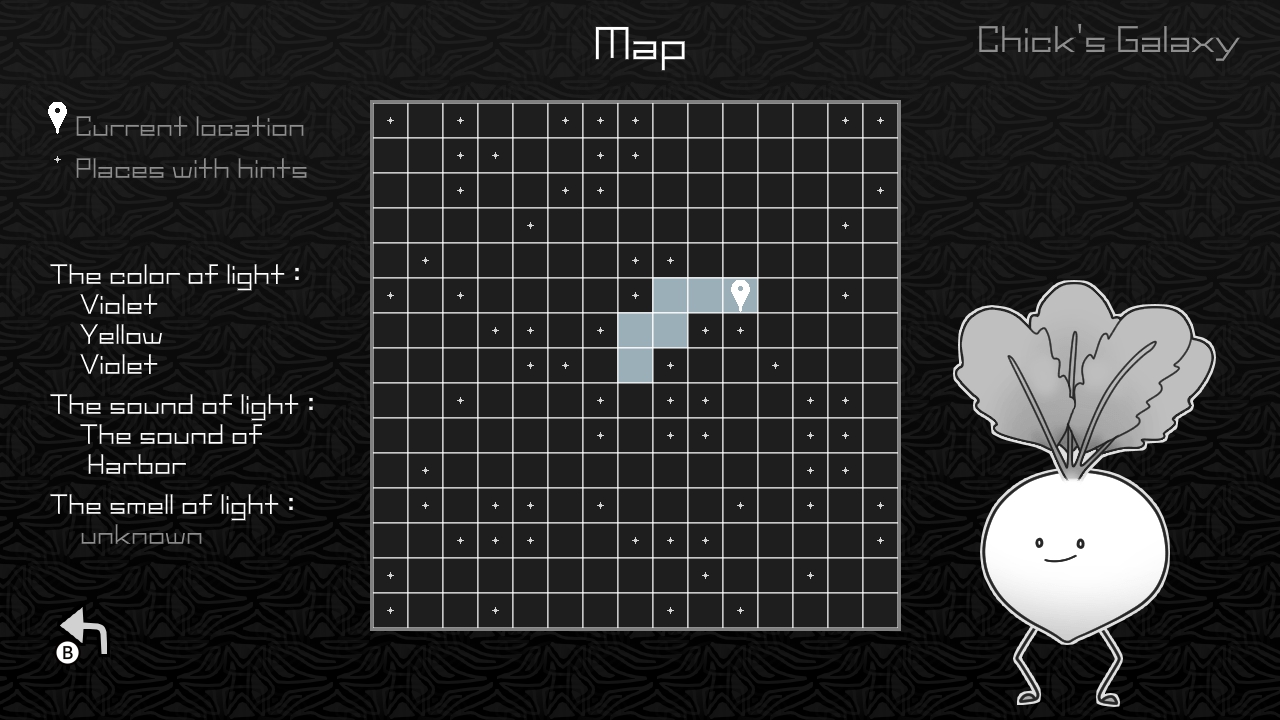
Task: Select a hint star near the map's bottom-right edge
Action: pyautogui.click(x=880, y=538)
